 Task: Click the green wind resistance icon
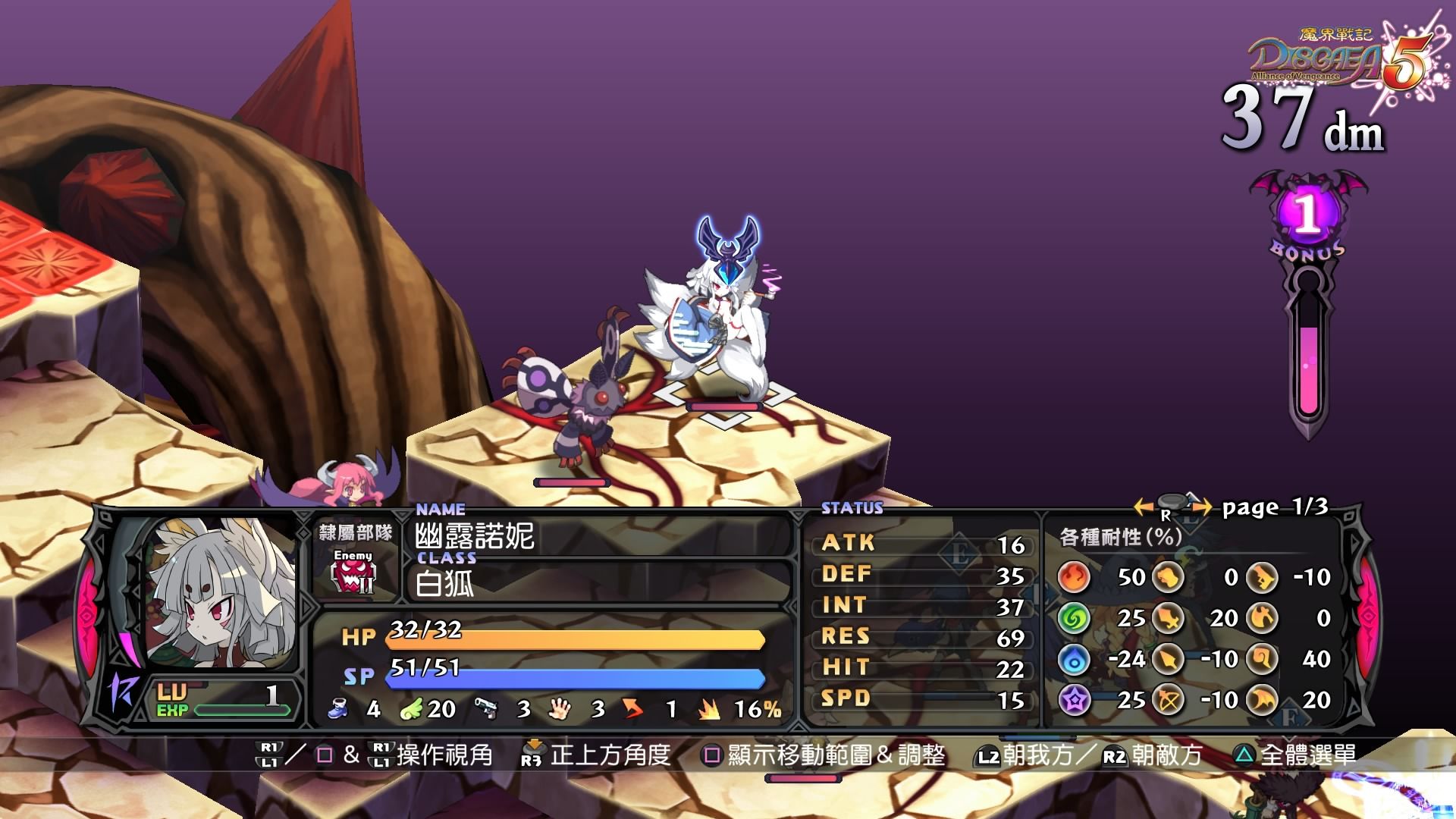coord(1074,618)
